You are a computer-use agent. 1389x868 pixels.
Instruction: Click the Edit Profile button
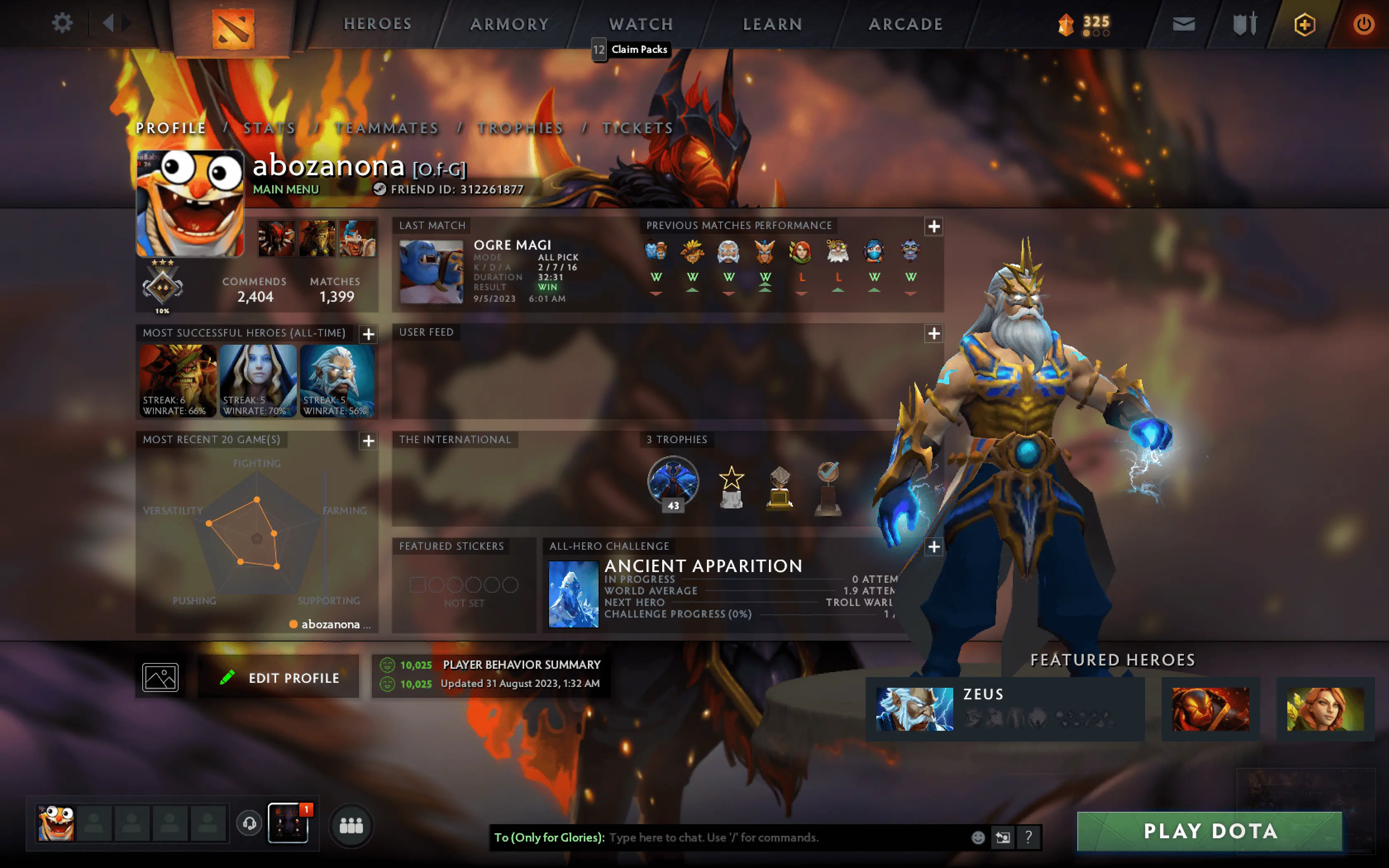click(x=279, y=677)
